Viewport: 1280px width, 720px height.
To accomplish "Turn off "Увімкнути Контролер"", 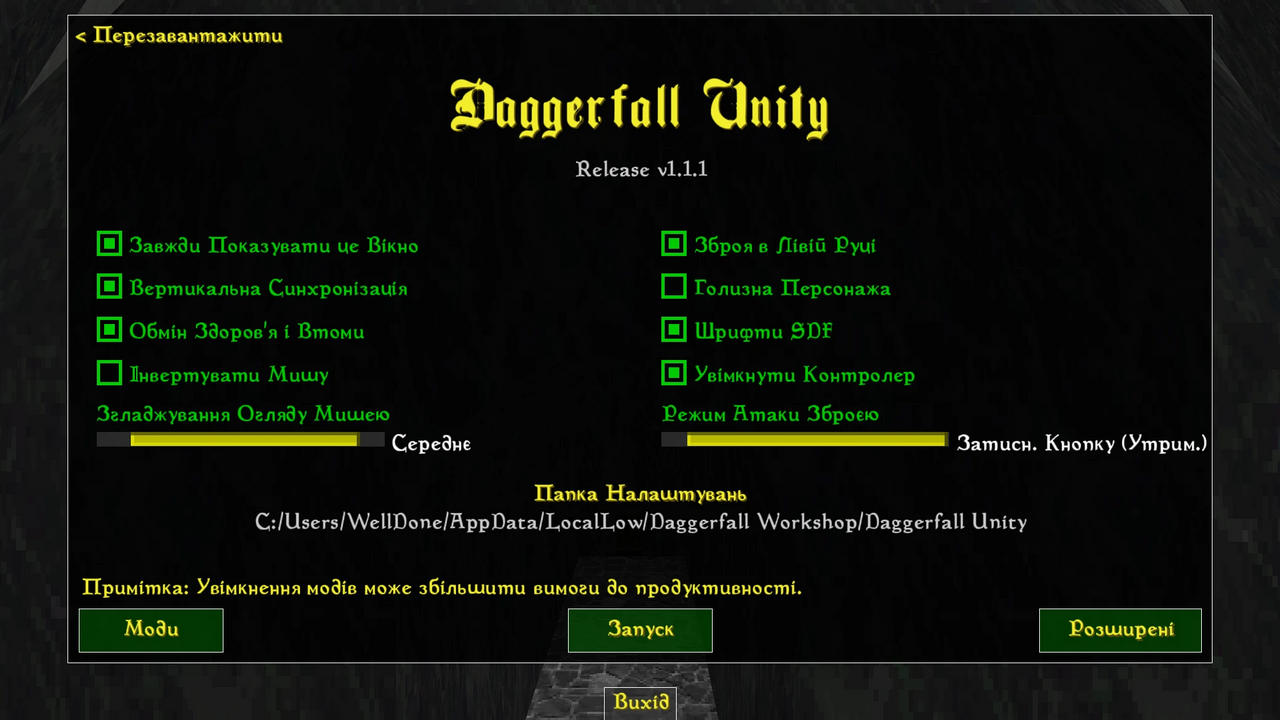I will 674,372.
